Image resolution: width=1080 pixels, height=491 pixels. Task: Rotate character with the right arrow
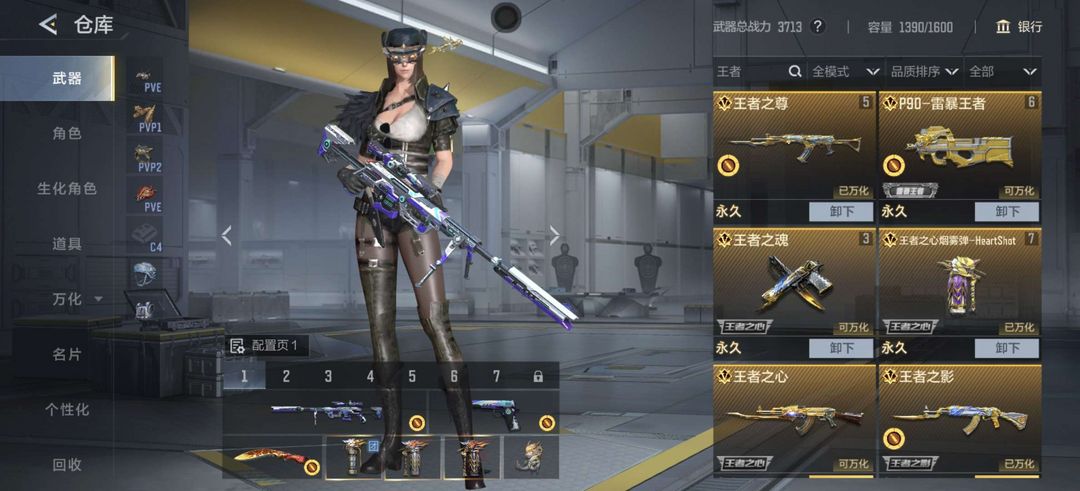click(555, 236)
